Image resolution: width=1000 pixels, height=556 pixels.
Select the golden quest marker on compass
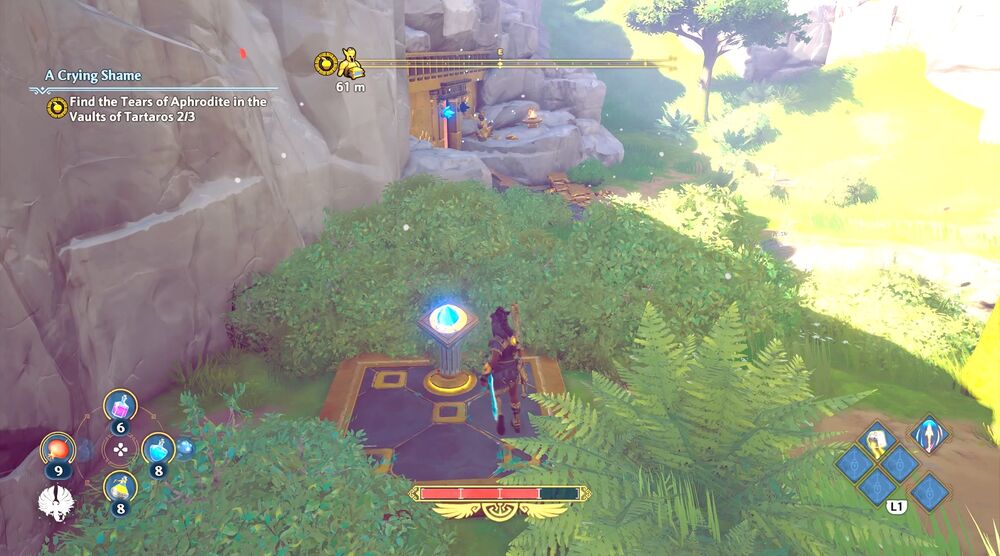pos(350,66)
